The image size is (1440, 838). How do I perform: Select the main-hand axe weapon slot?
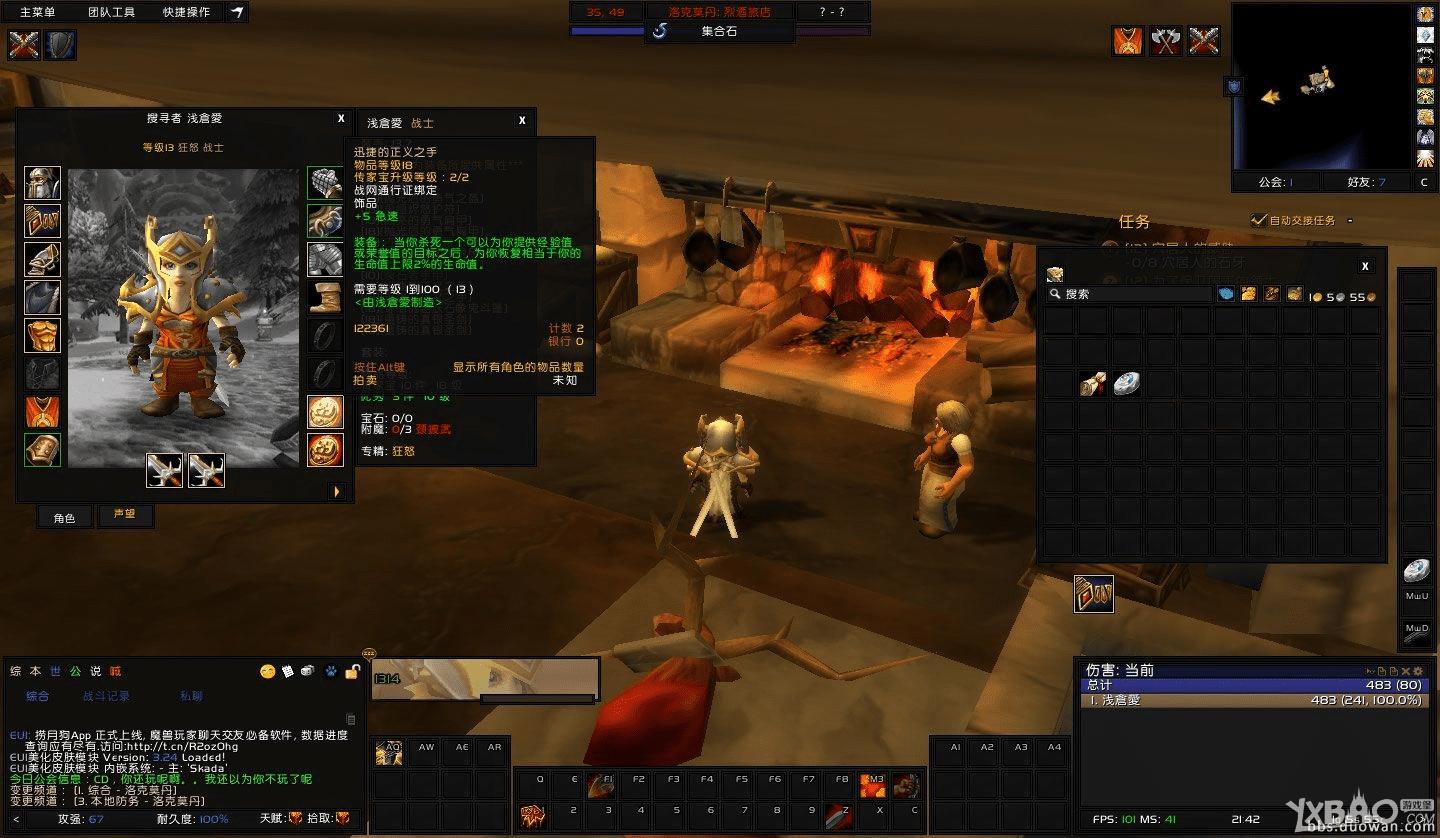click(164, 470)
